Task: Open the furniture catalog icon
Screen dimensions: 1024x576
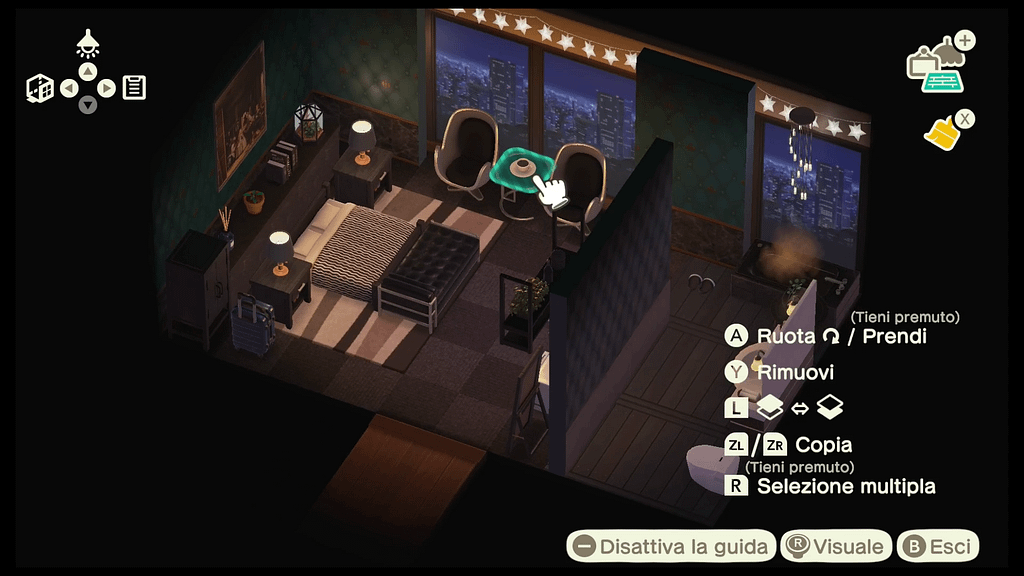Action: point(938,68)
